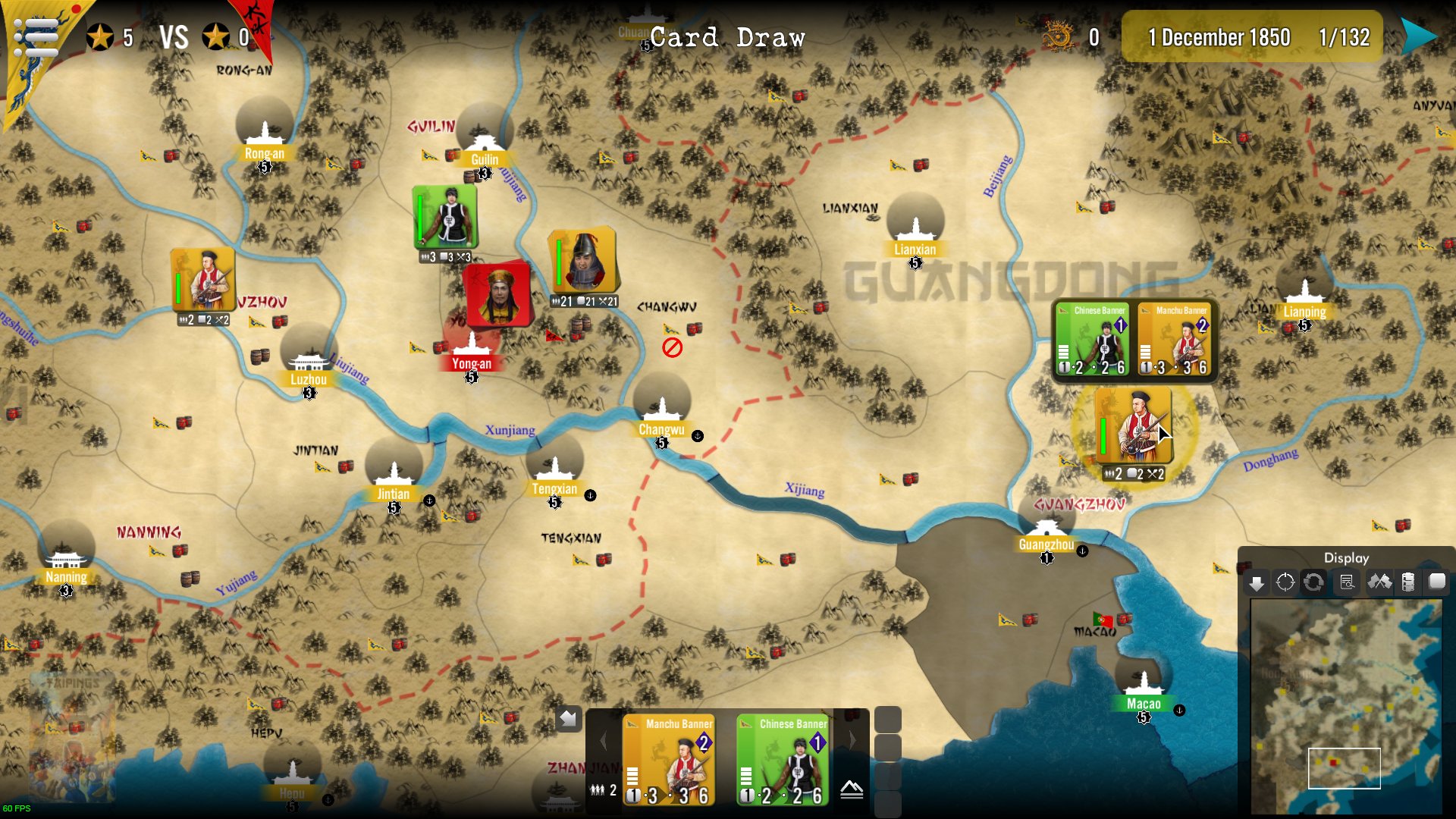This screenshot has height=819, width=1456.
Task: Select the Chinese Banner card in bottom panel
Action: click(x=783, y=760)
